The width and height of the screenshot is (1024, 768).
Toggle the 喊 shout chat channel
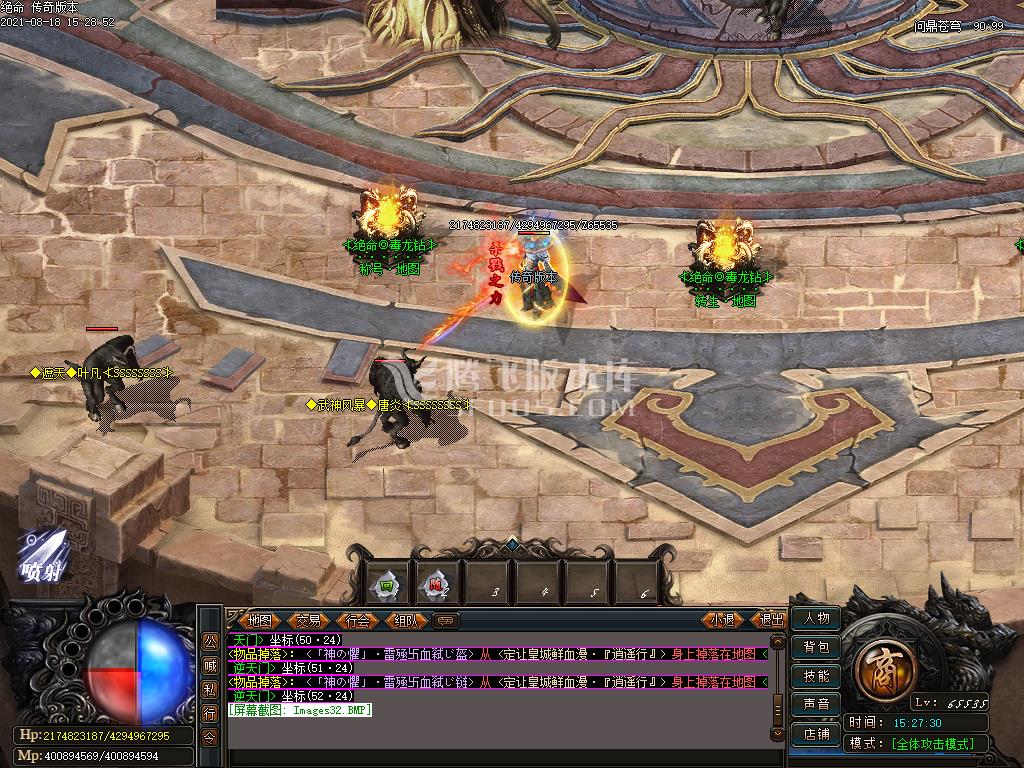coord(210,666)
